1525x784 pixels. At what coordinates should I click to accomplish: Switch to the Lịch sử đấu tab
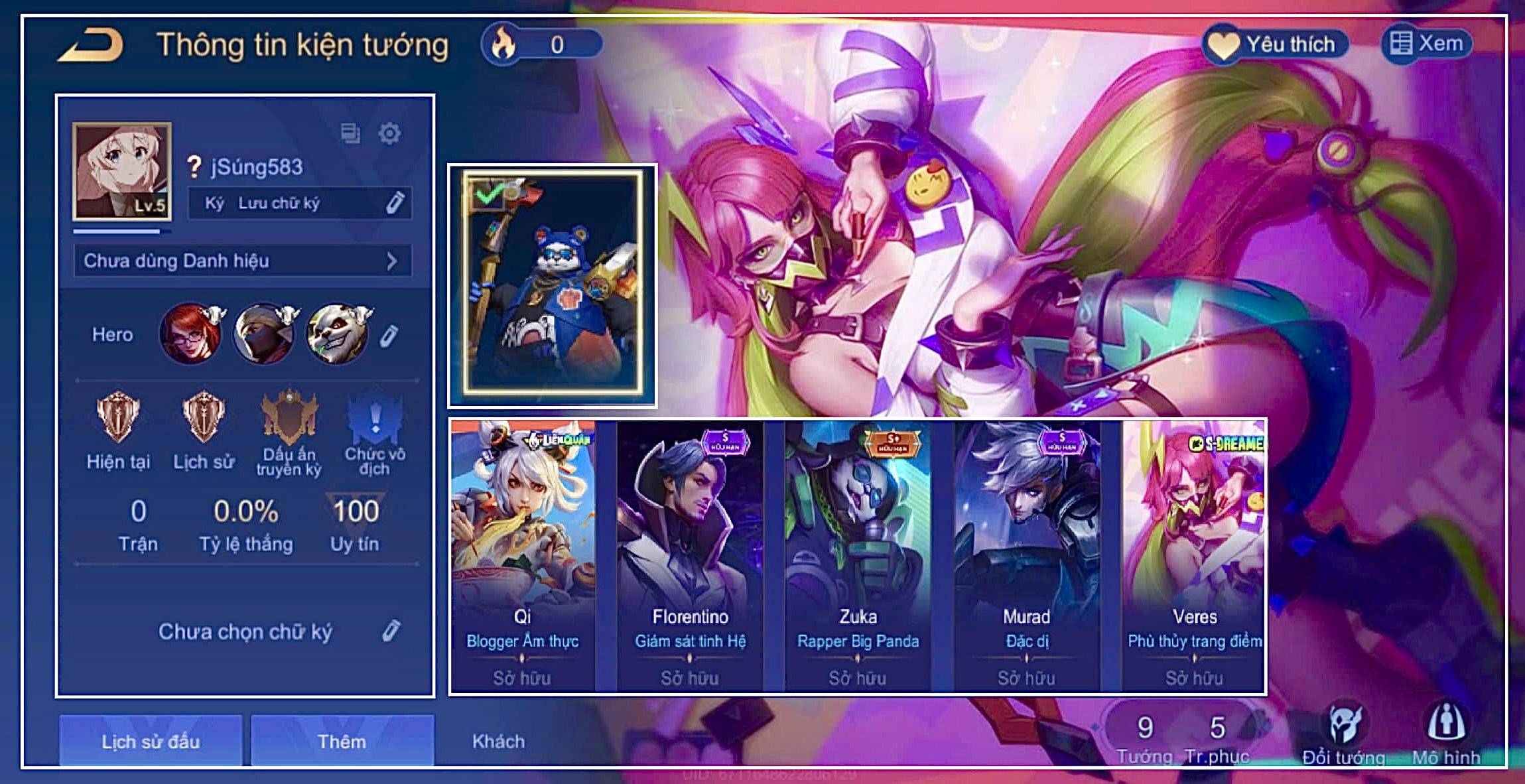coord(151,741)
